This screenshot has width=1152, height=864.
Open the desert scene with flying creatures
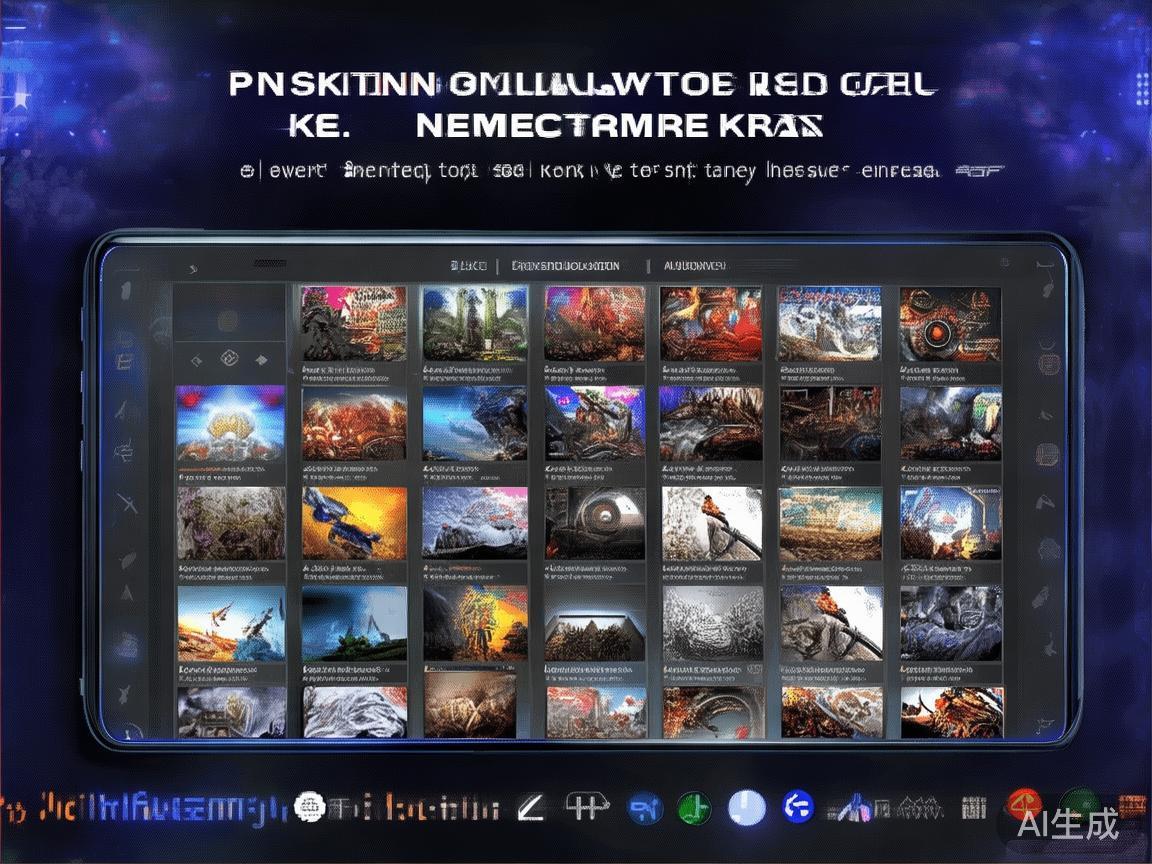pyautogui.click(x=231, y=623)
